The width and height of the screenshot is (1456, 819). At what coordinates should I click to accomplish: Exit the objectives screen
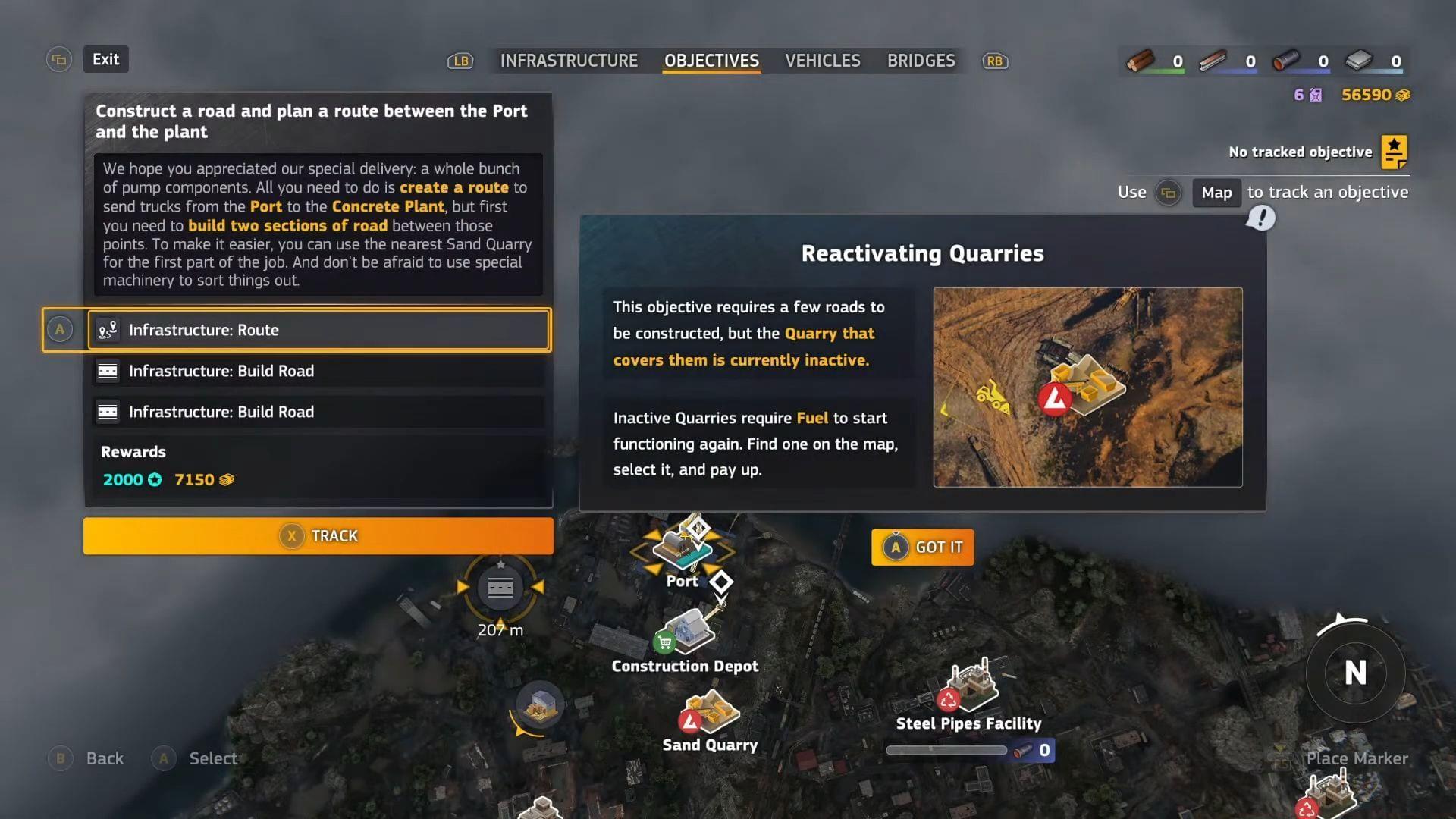pyautogui.click(x=105, y=59)
